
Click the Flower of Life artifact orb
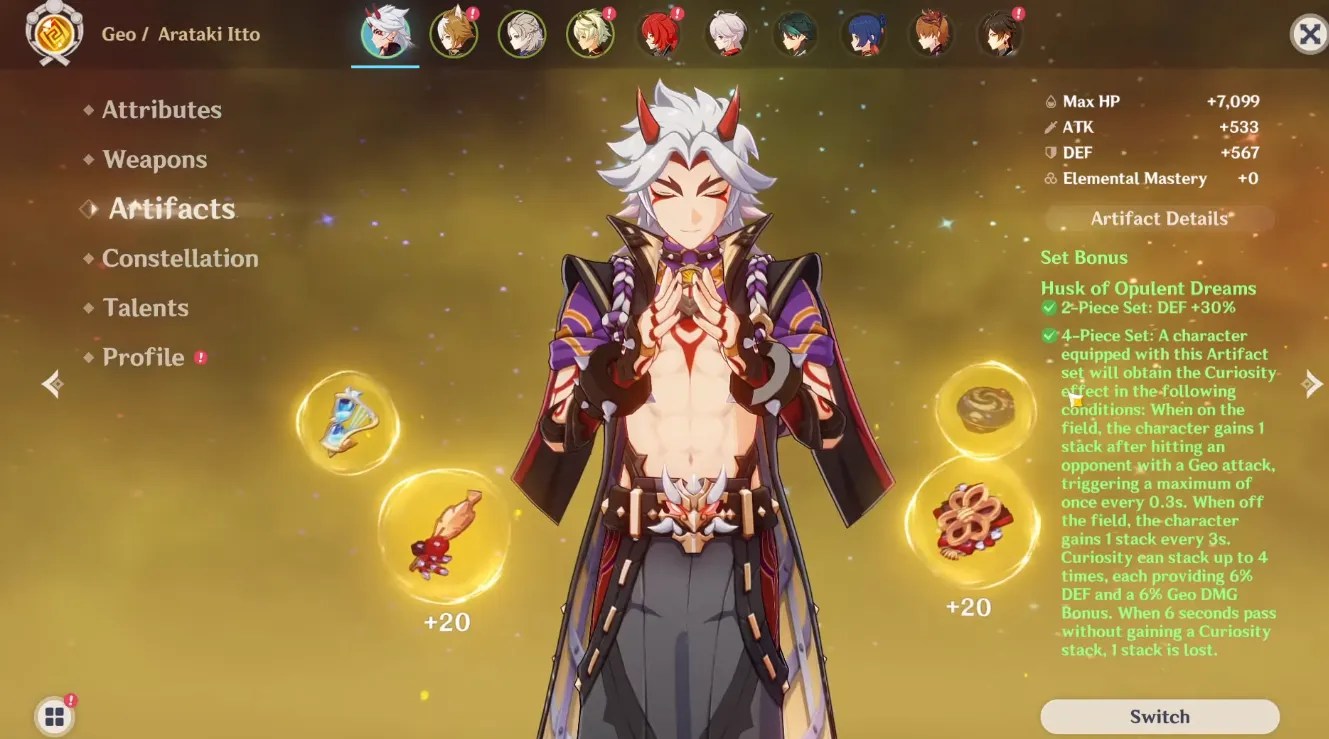pos(348,422)
